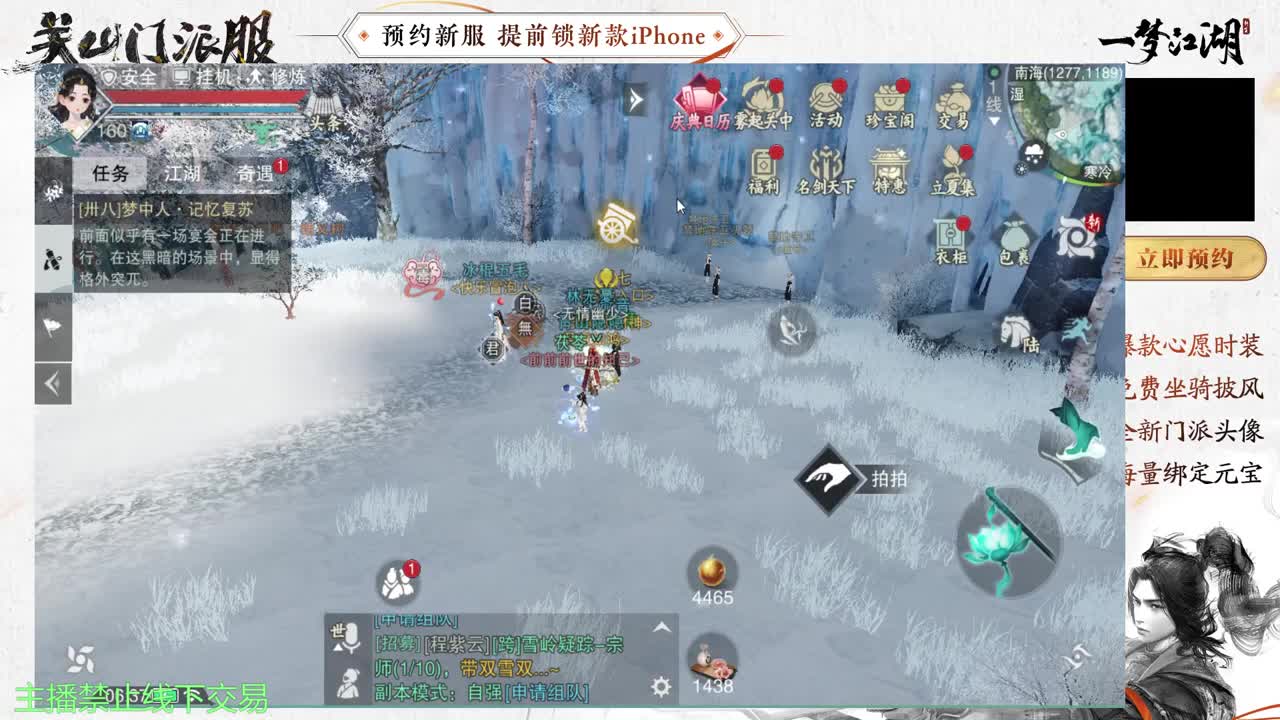Open chat settings via the gear

click(660, 685)
